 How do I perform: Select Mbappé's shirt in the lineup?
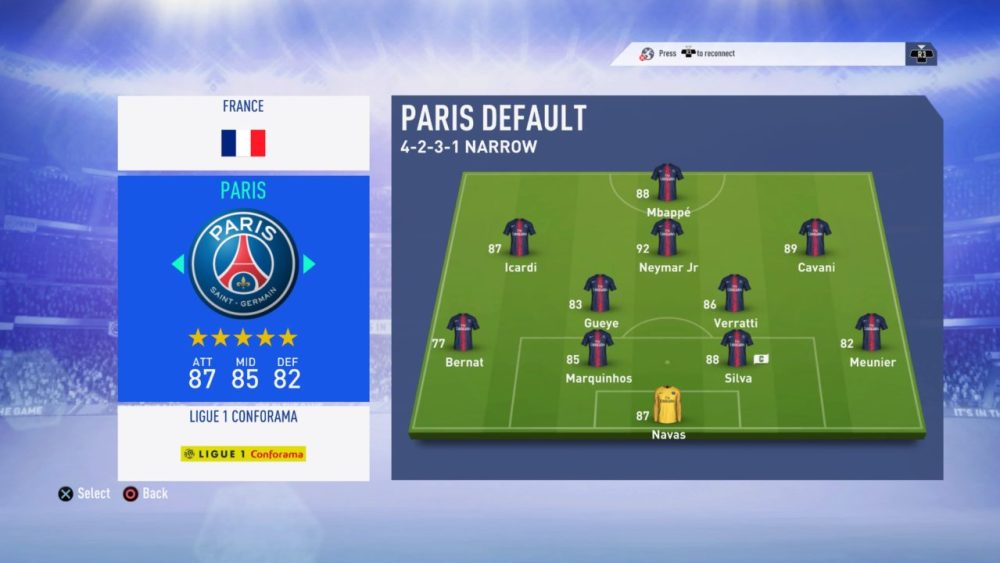tap(667, 183)
